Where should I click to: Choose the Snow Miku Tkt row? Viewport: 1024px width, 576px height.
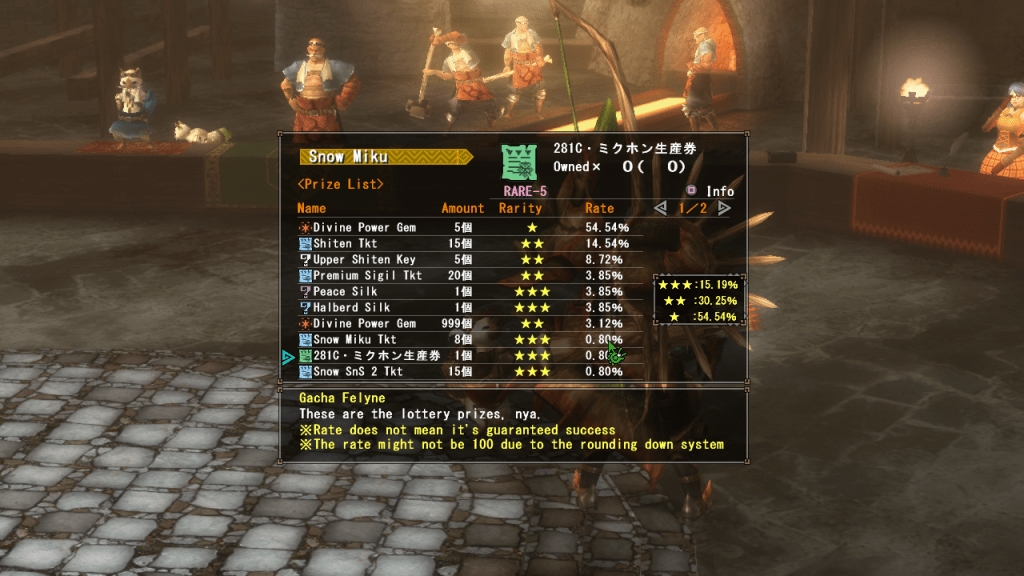354,340
